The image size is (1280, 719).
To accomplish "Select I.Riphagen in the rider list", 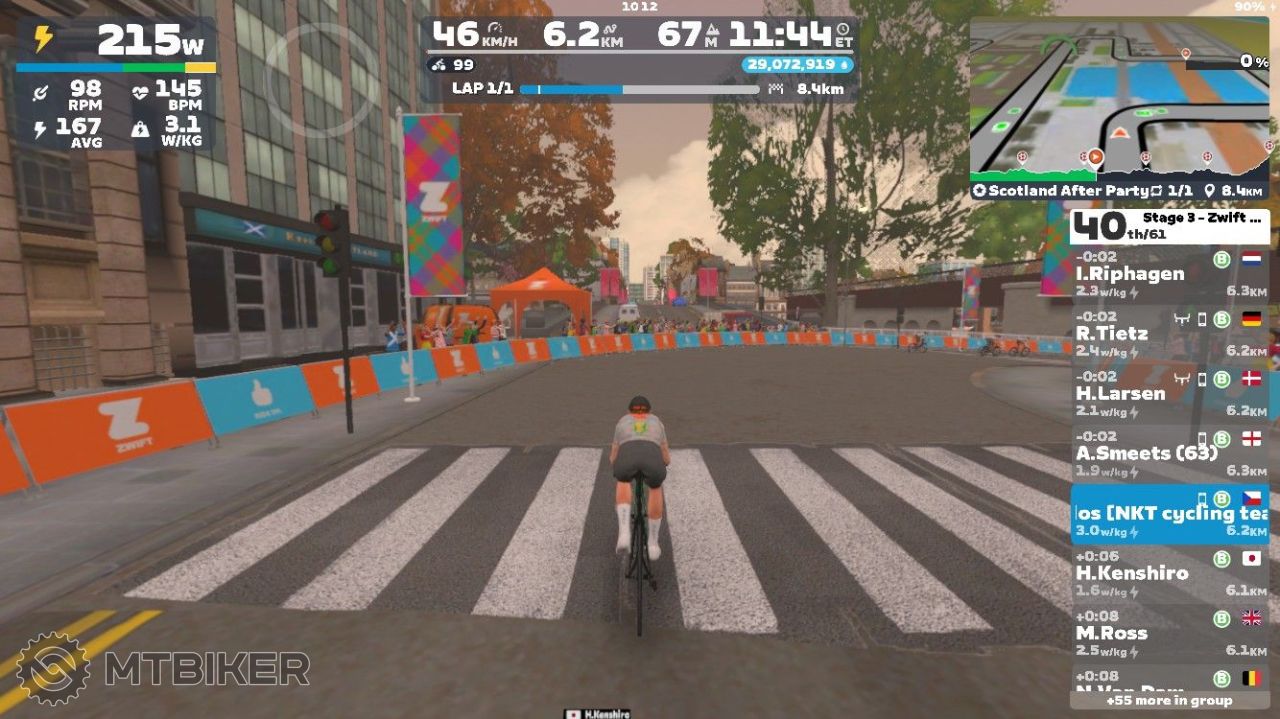I will (x=1168, y=274).
